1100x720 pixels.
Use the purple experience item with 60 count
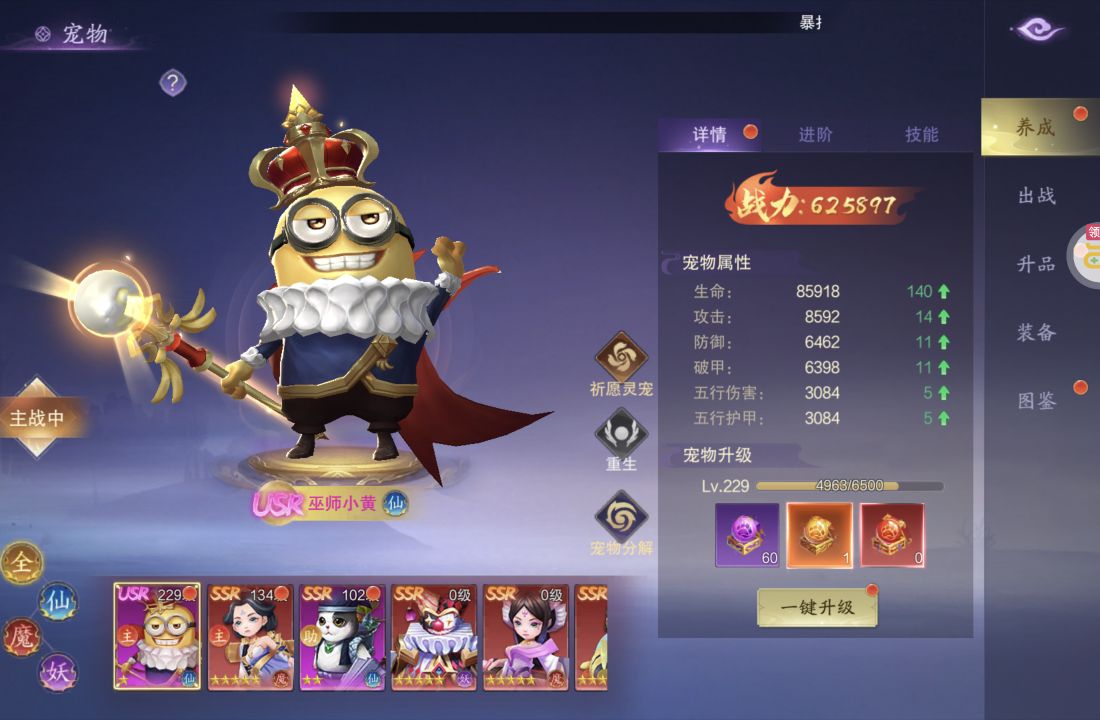tap(747, 535)
